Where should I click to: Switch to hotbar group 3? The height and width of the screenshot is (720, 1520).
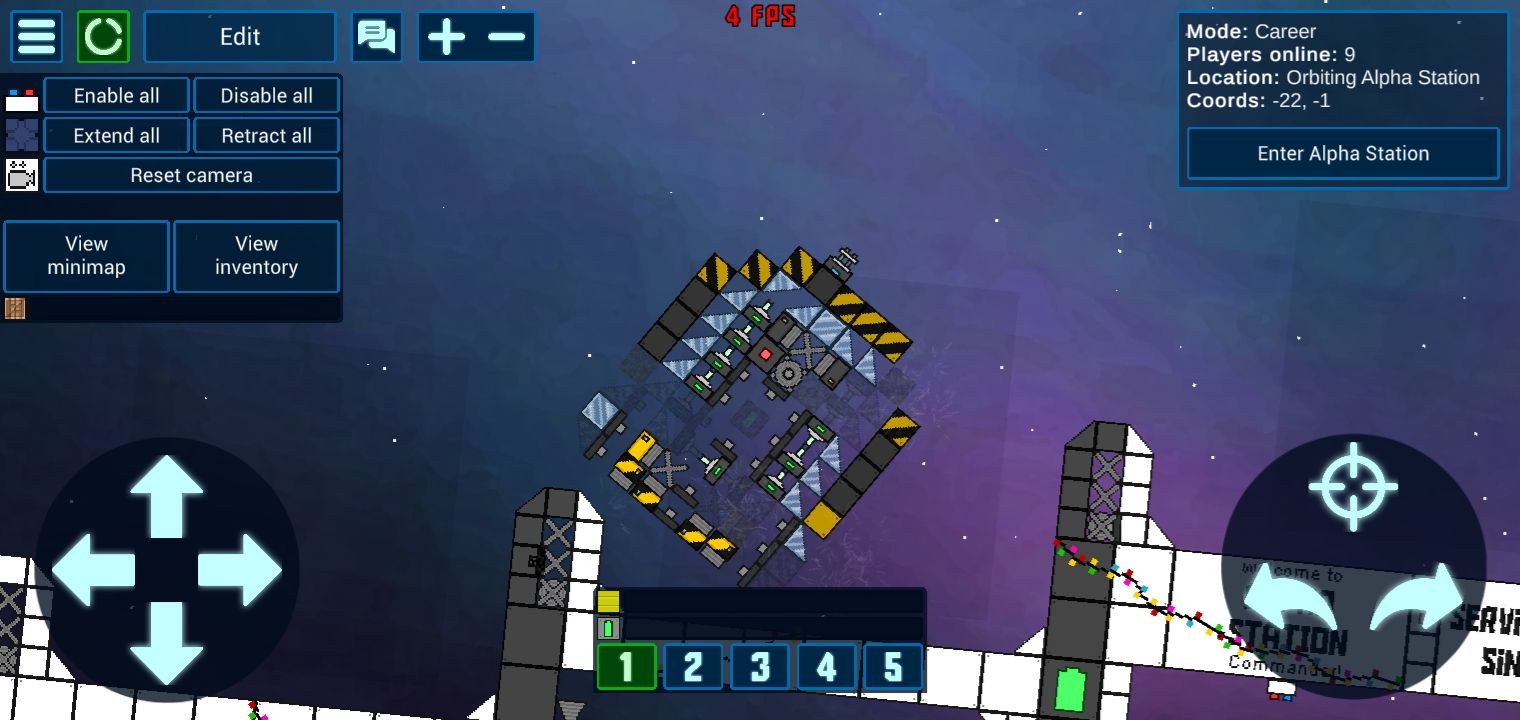click(x=760, y=667)
